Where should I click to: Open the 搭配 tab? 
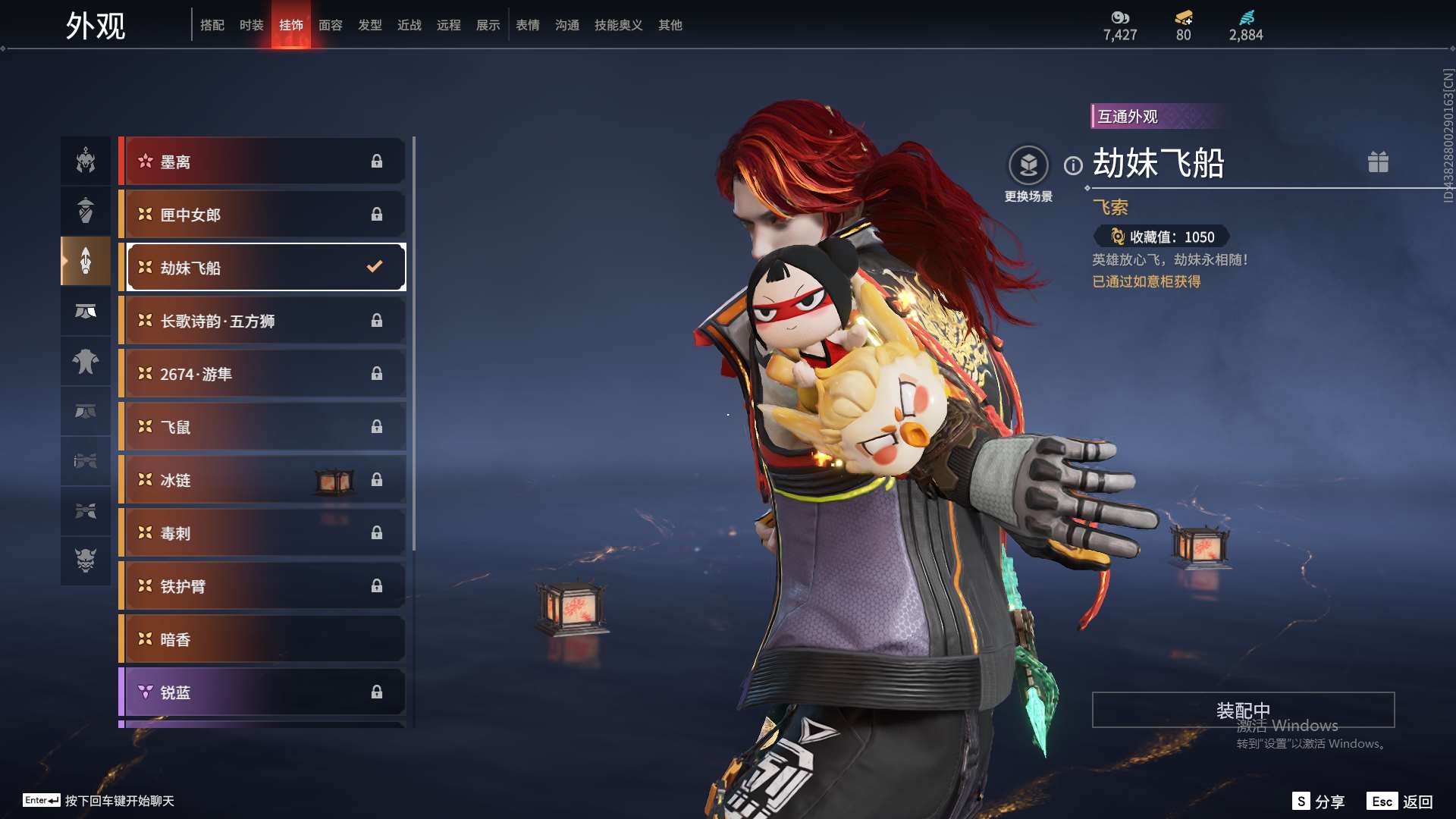tap(212, 25)
